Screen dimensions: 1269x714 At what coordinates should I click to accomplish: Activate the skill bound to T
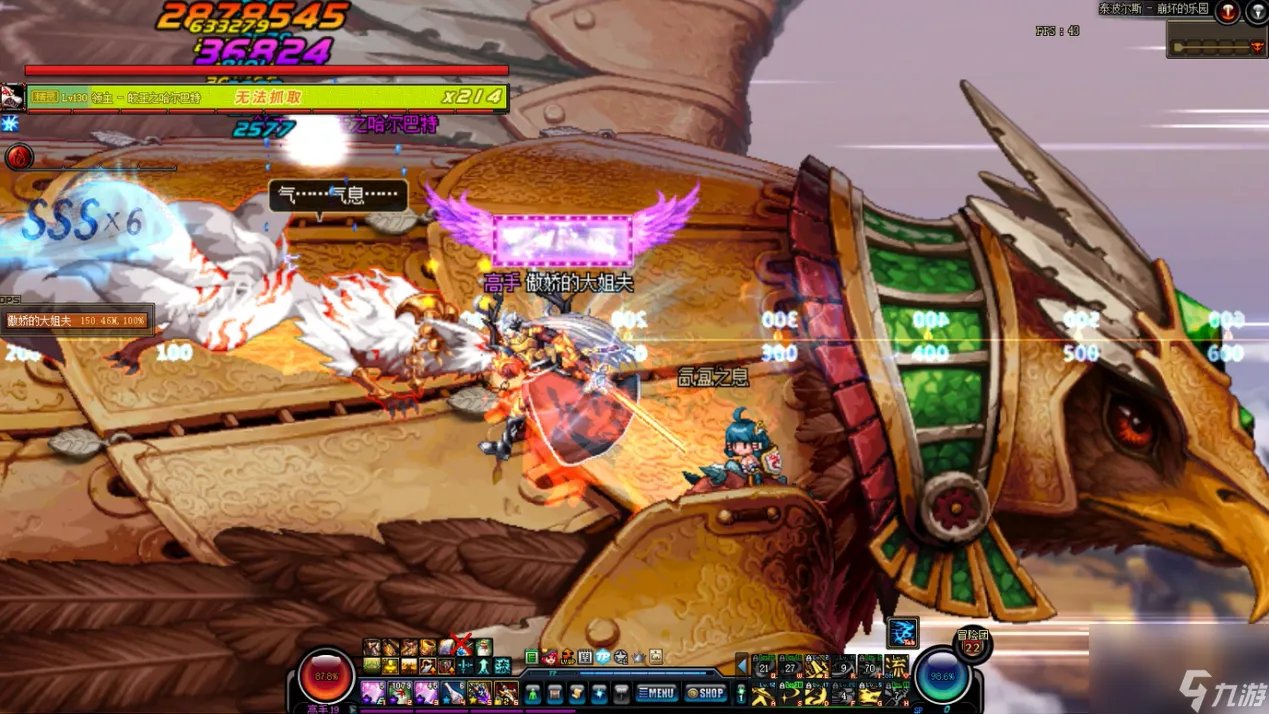click(x=870, y=667)
